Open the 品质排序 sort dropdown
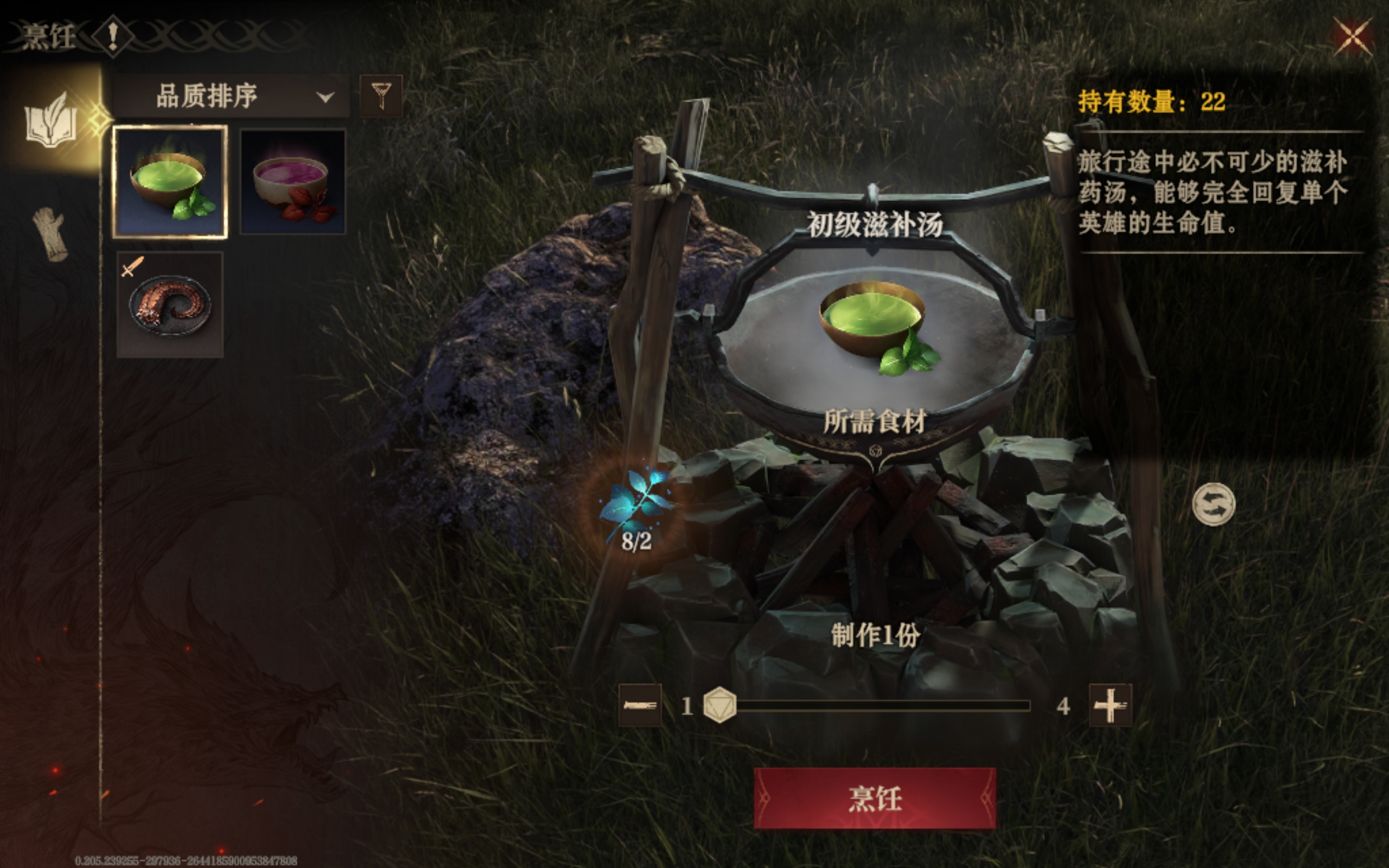Viewport: 1389px width, 868px height. 231,97
